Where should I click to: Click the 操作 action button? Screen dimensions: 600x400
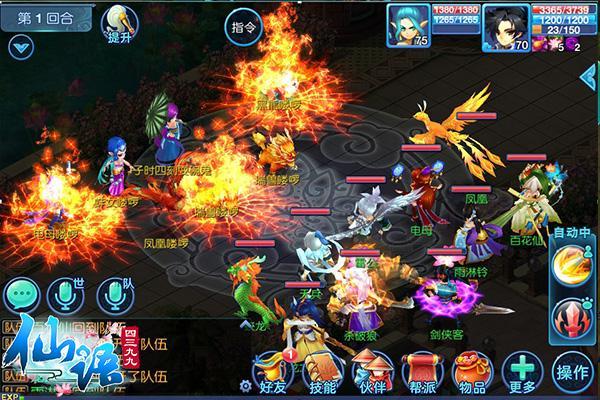tap(571, 371)
